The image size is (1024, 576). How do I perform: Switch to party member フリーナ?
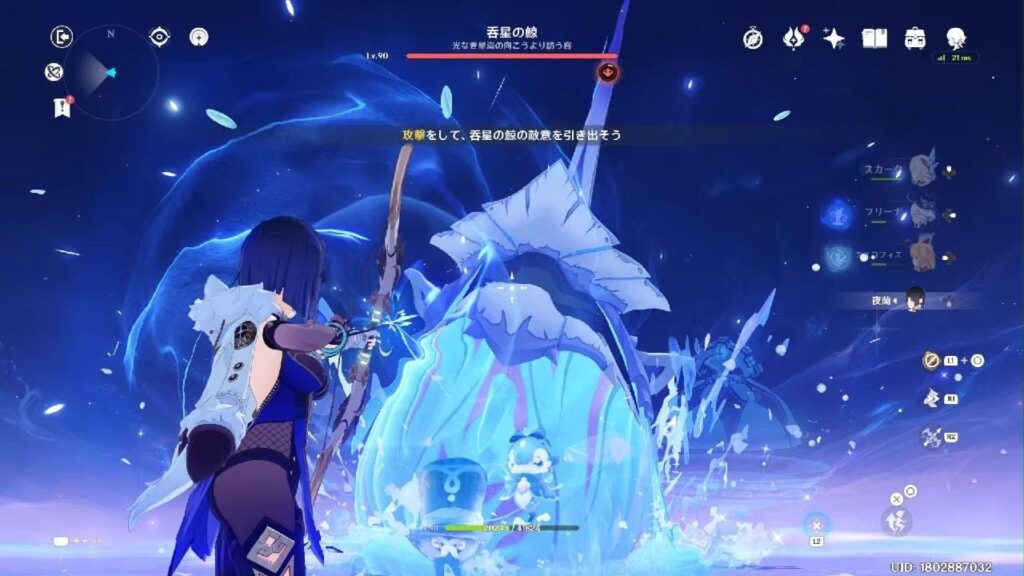coord(921,212)
